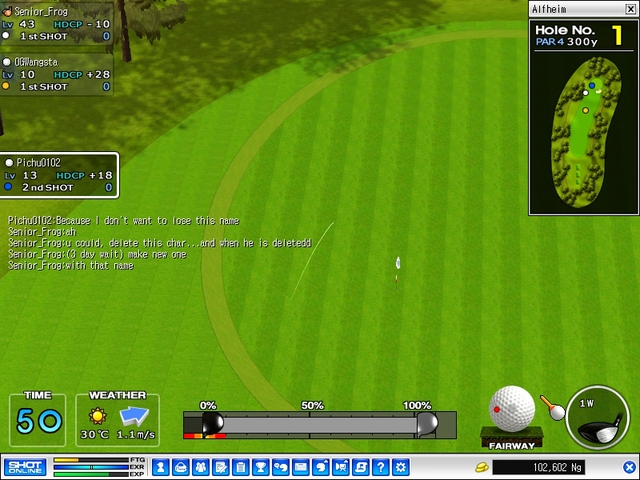Click the chat message log
Screen dimensions: 640x480
(160, 243)
